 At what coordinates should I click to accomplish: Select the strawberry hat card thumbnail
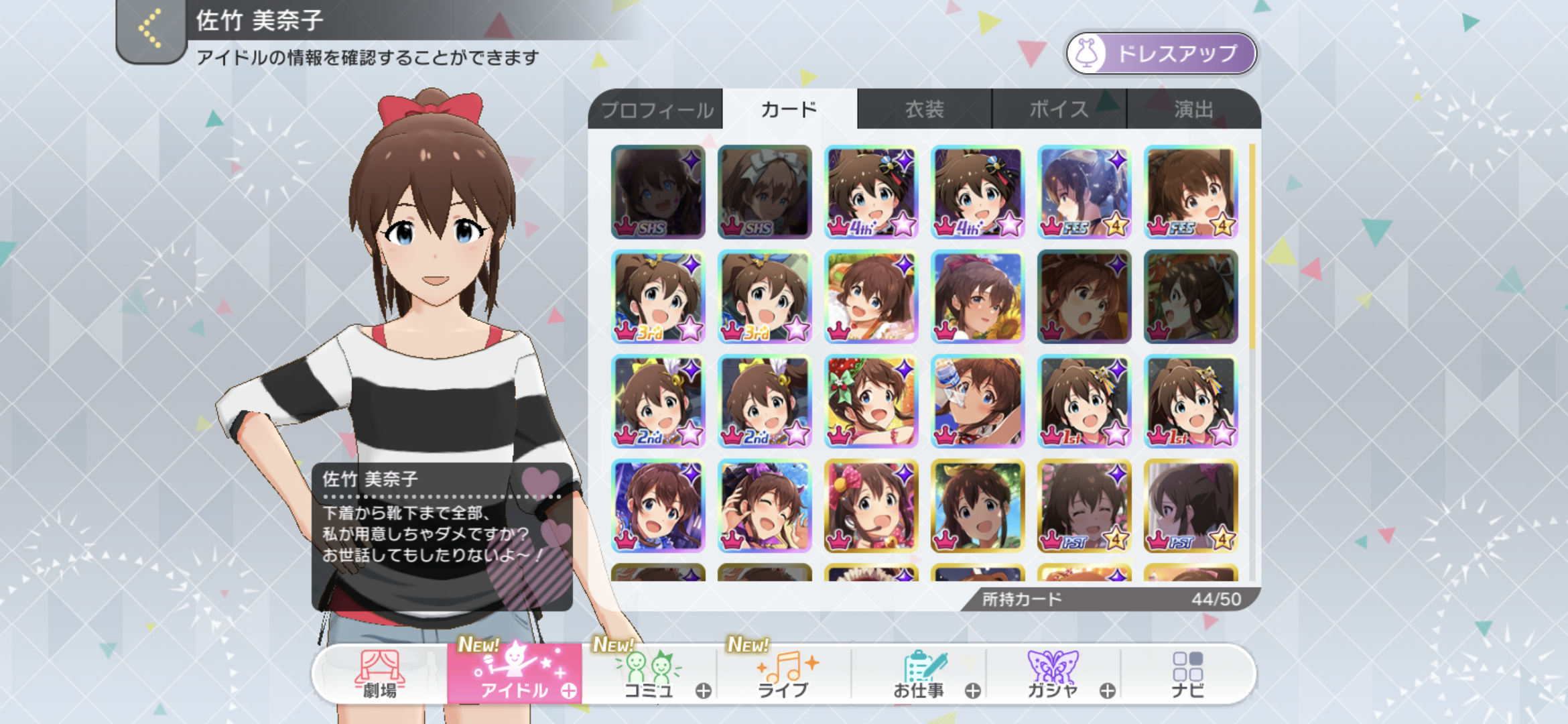point(871,402)
